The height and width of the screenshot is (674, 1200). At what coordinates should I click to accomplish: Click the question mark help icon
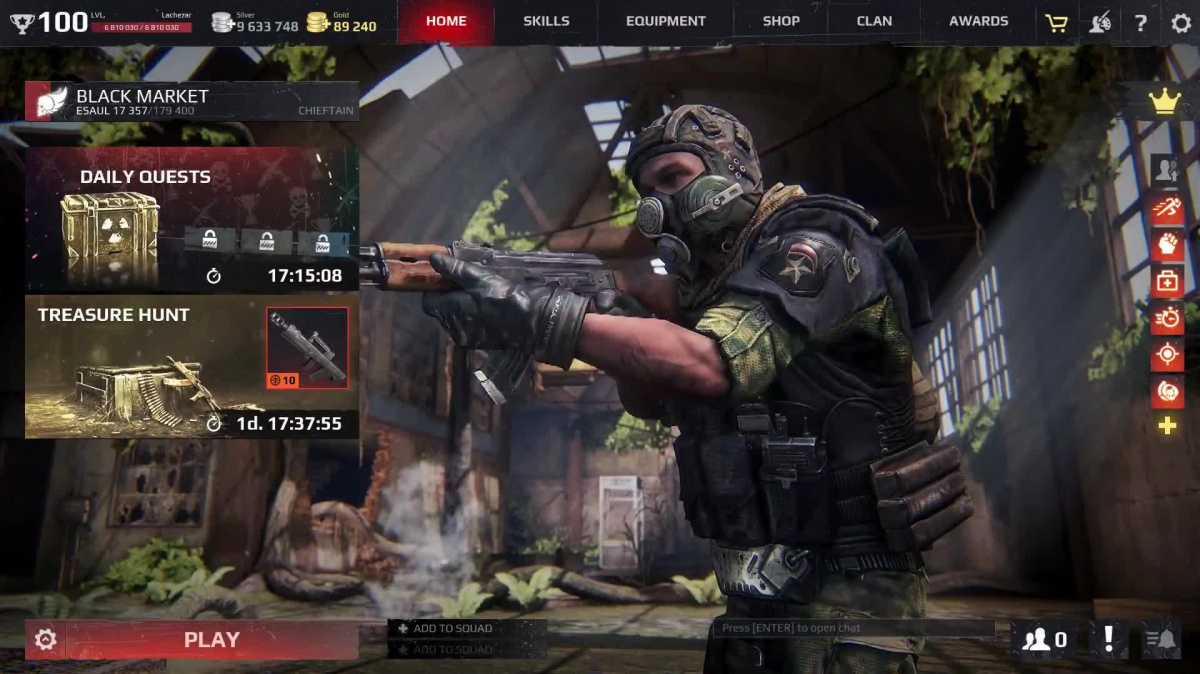[x=1141, y=22]
